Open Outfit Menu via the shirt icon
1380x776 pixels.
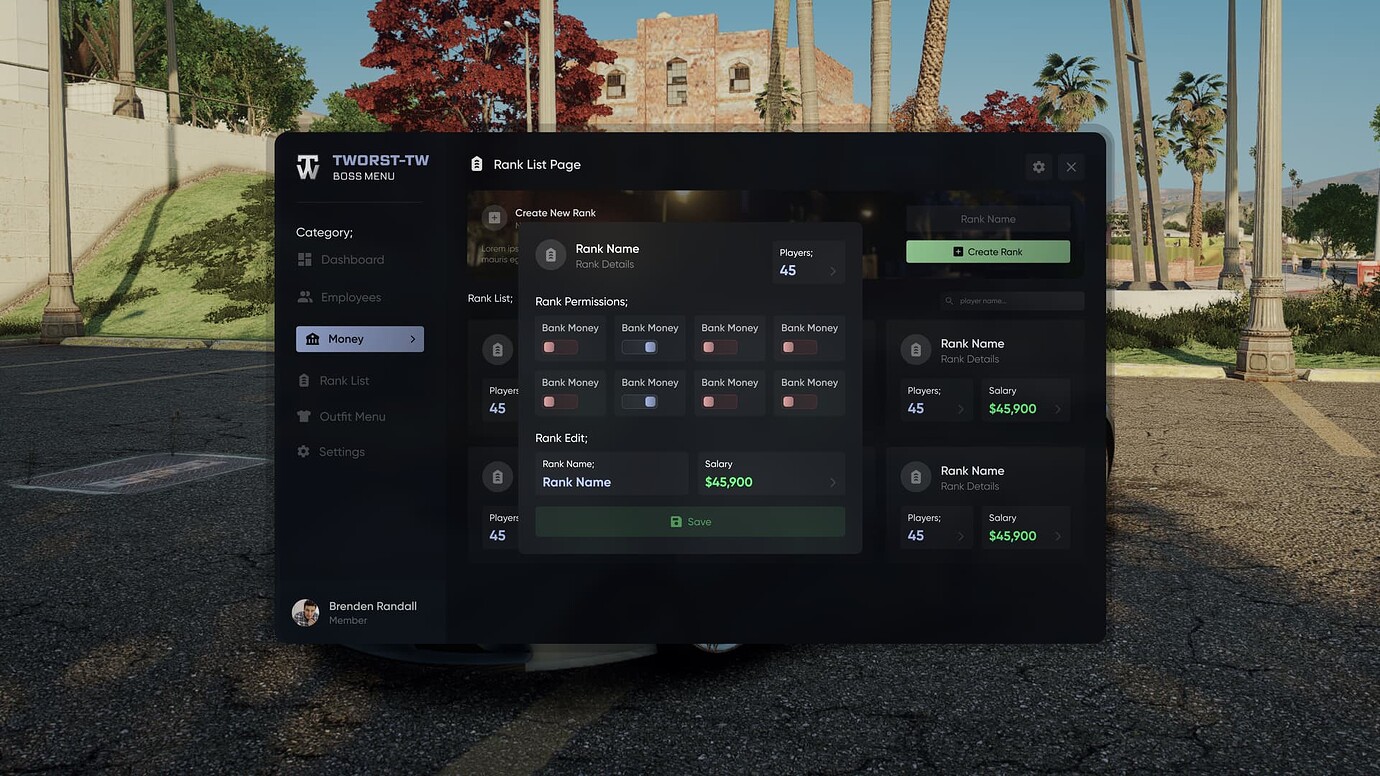tap(303, 417)
